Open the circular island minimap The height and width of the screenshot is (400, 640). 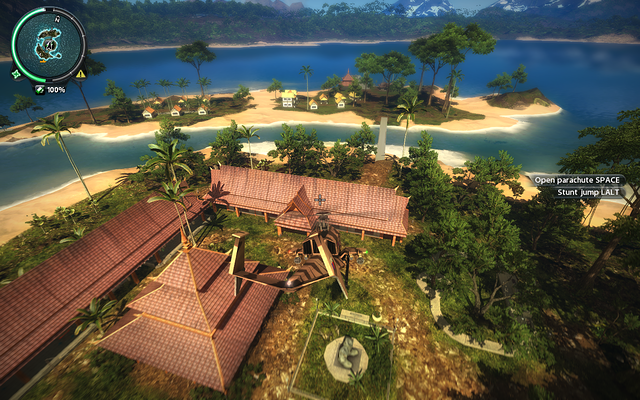(x=47, y=44)
